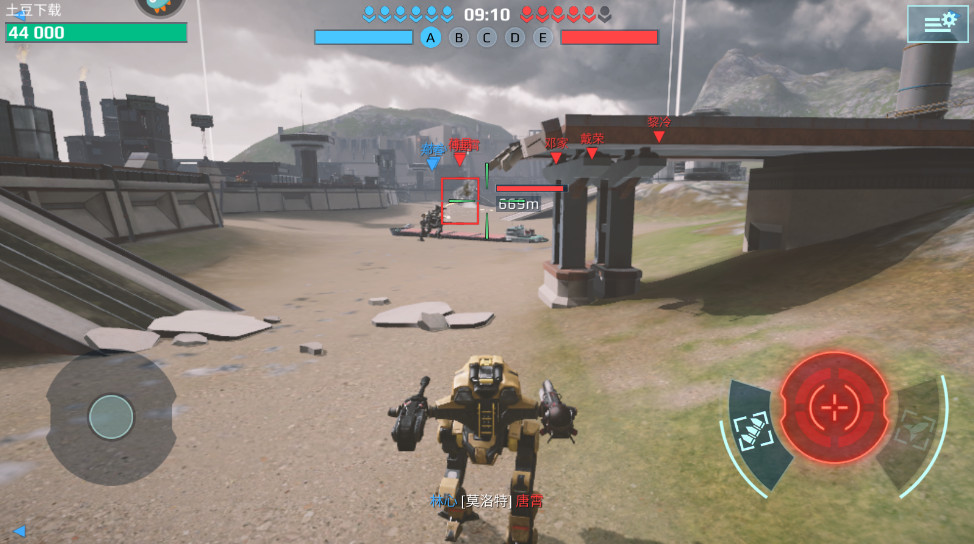974x544 pixels.
Task: Select beacon E indicator
Action: (543, 38)
